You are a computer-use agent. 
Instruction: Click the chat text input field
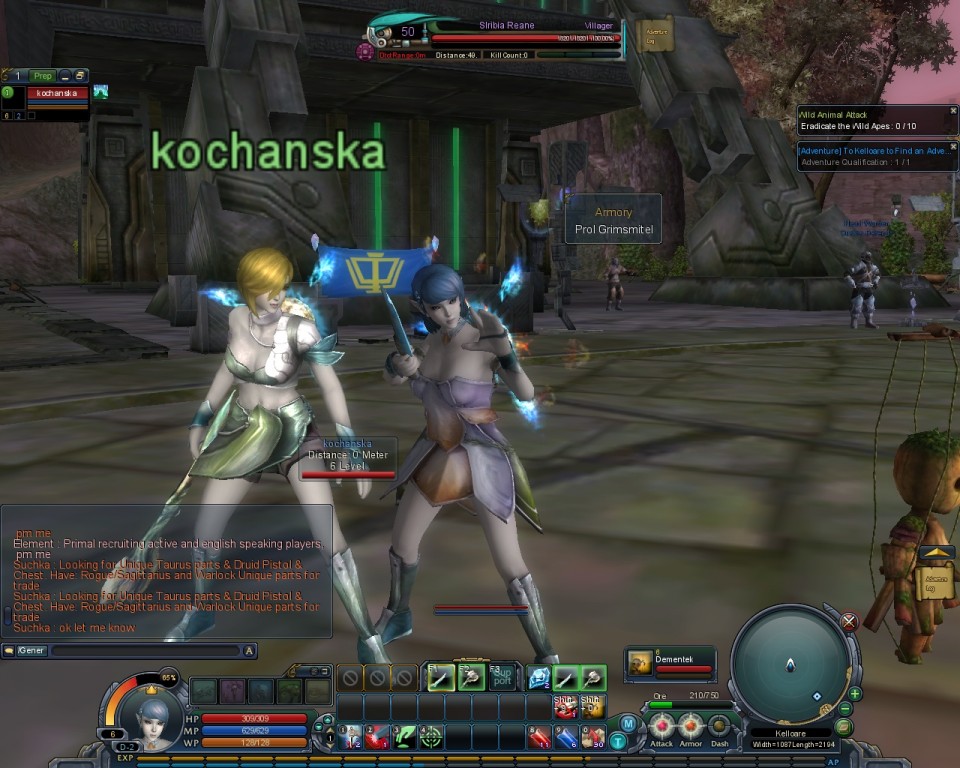click(145, 651)
